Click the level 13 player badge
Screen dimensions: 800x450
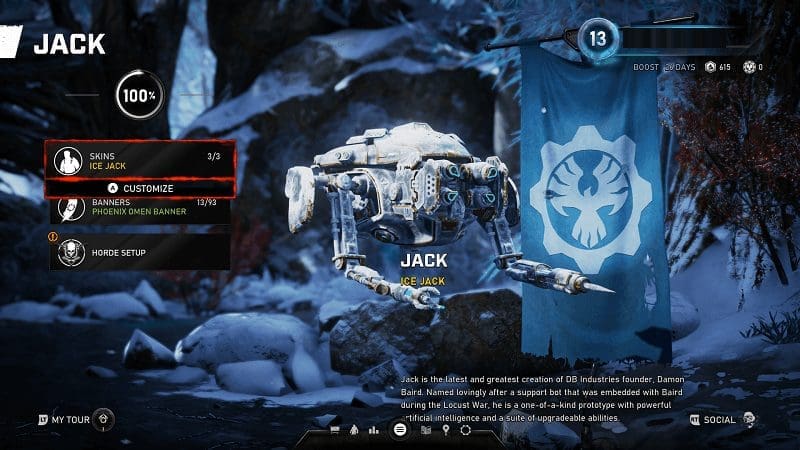[x=598, y=38]
